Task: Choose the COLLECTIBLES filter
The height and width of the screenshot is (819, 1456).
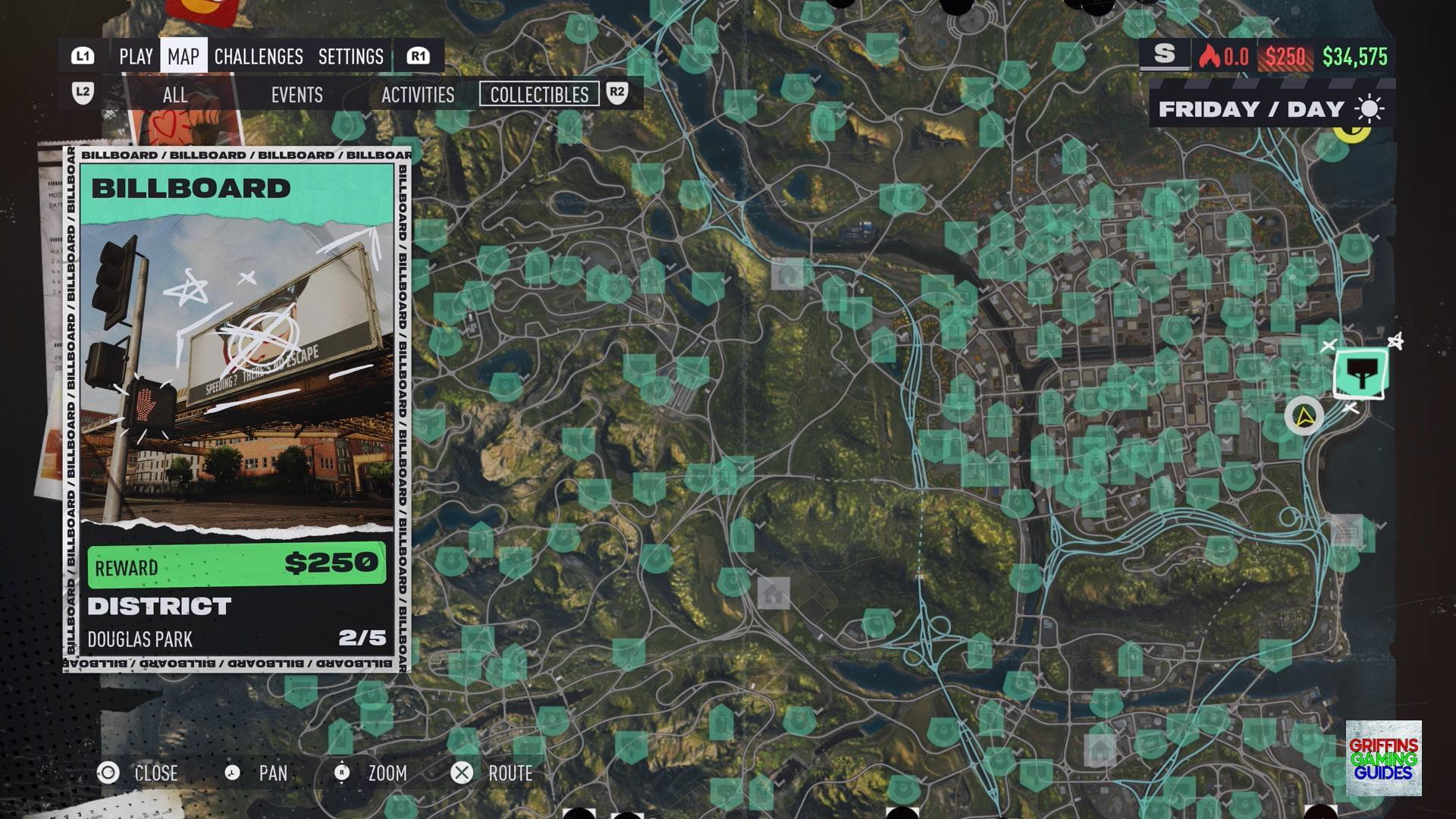Action: [539, 95]
